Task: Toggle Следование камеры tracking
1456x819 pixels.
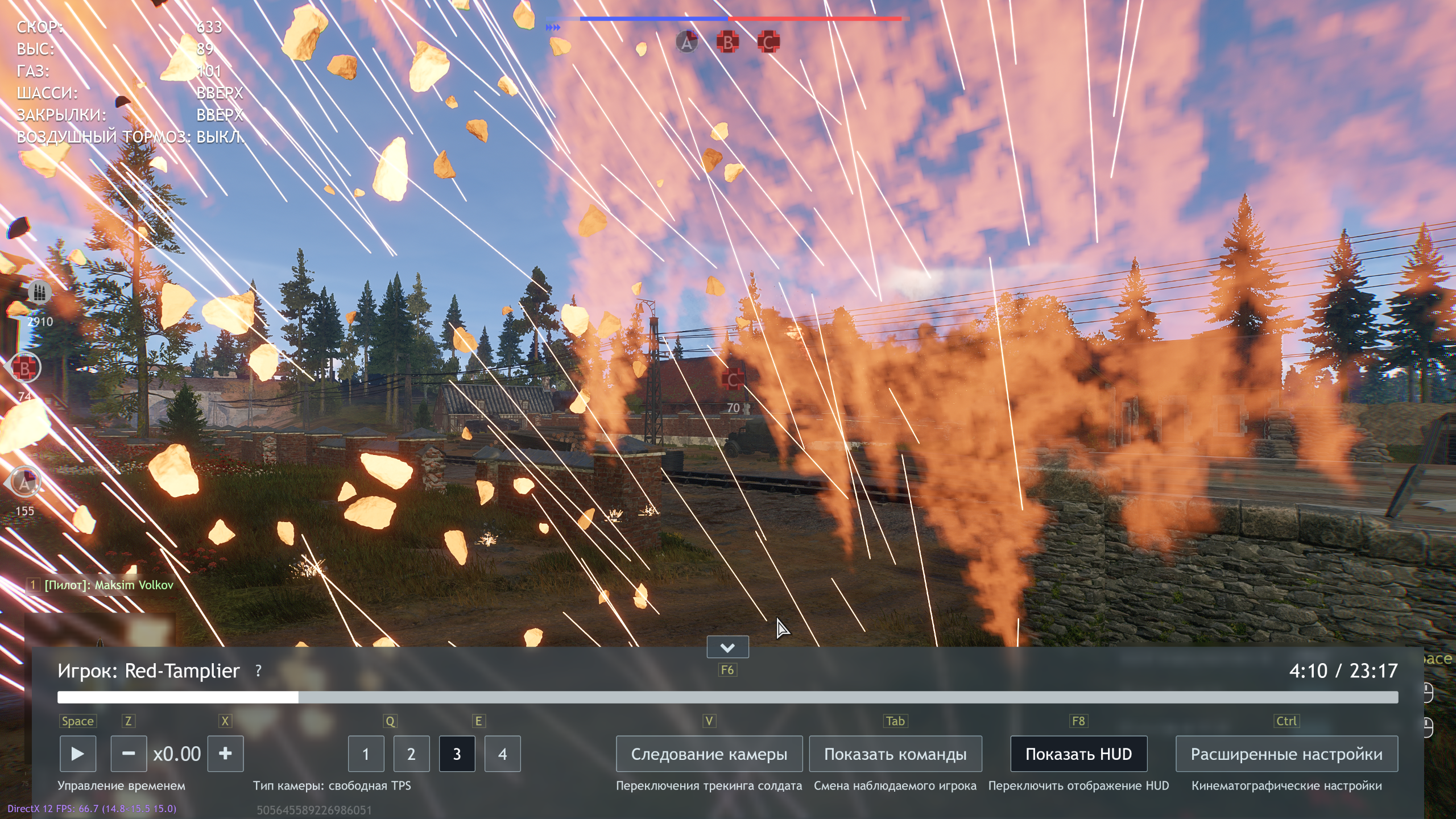Action: click(x=709, y=754)
